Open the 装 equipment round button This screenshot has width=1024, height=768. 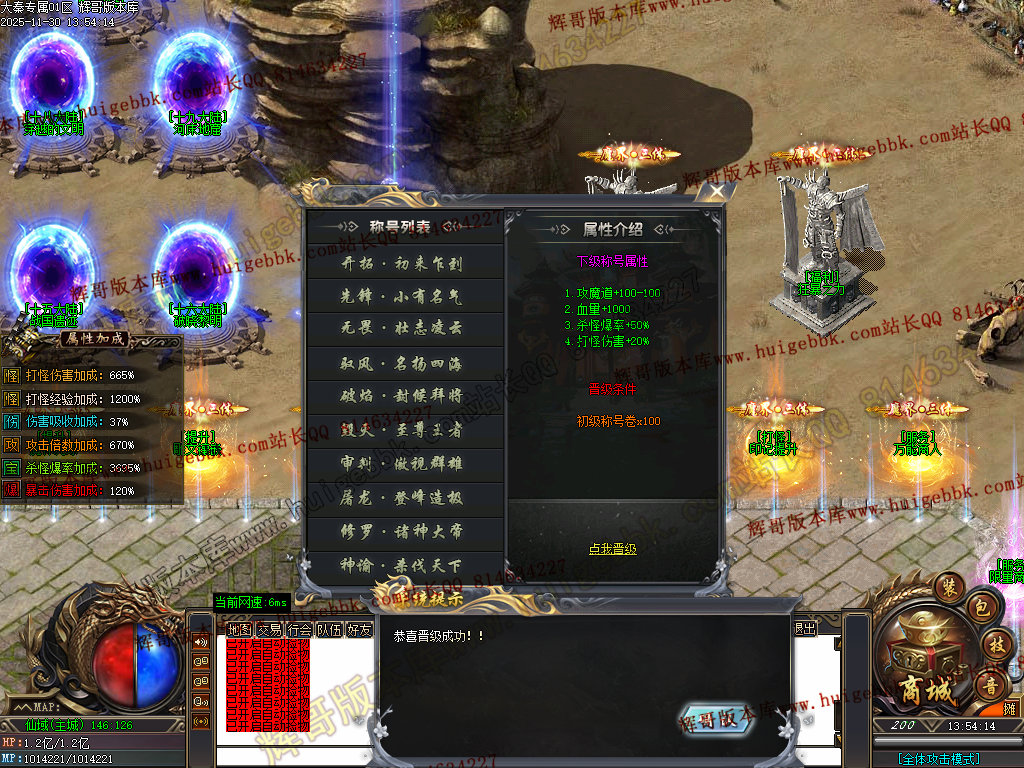[x=947, y=585]
